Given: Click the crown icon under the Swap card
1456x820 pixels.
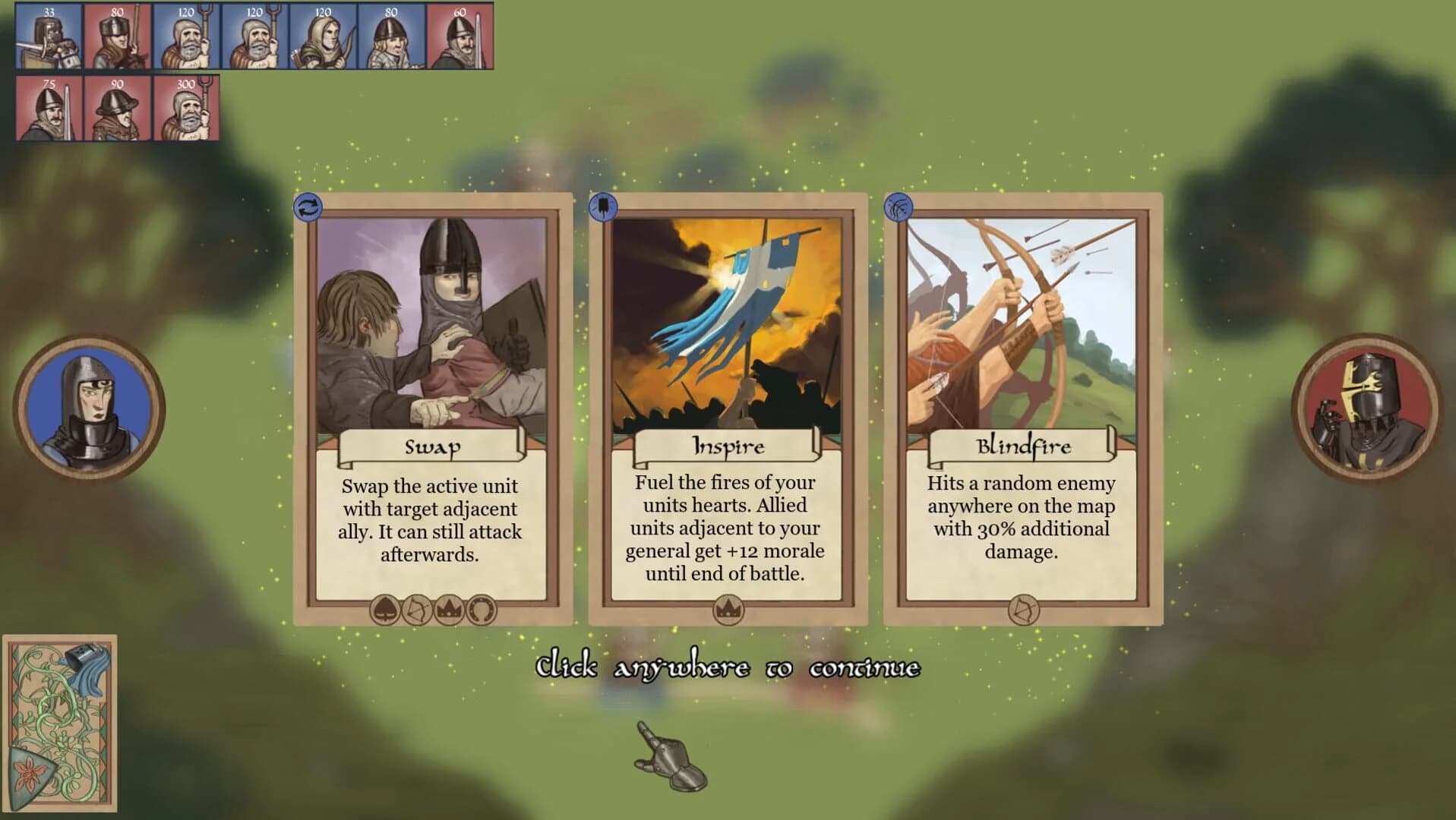Looking at the screenshot, I should tap(449, 610).
